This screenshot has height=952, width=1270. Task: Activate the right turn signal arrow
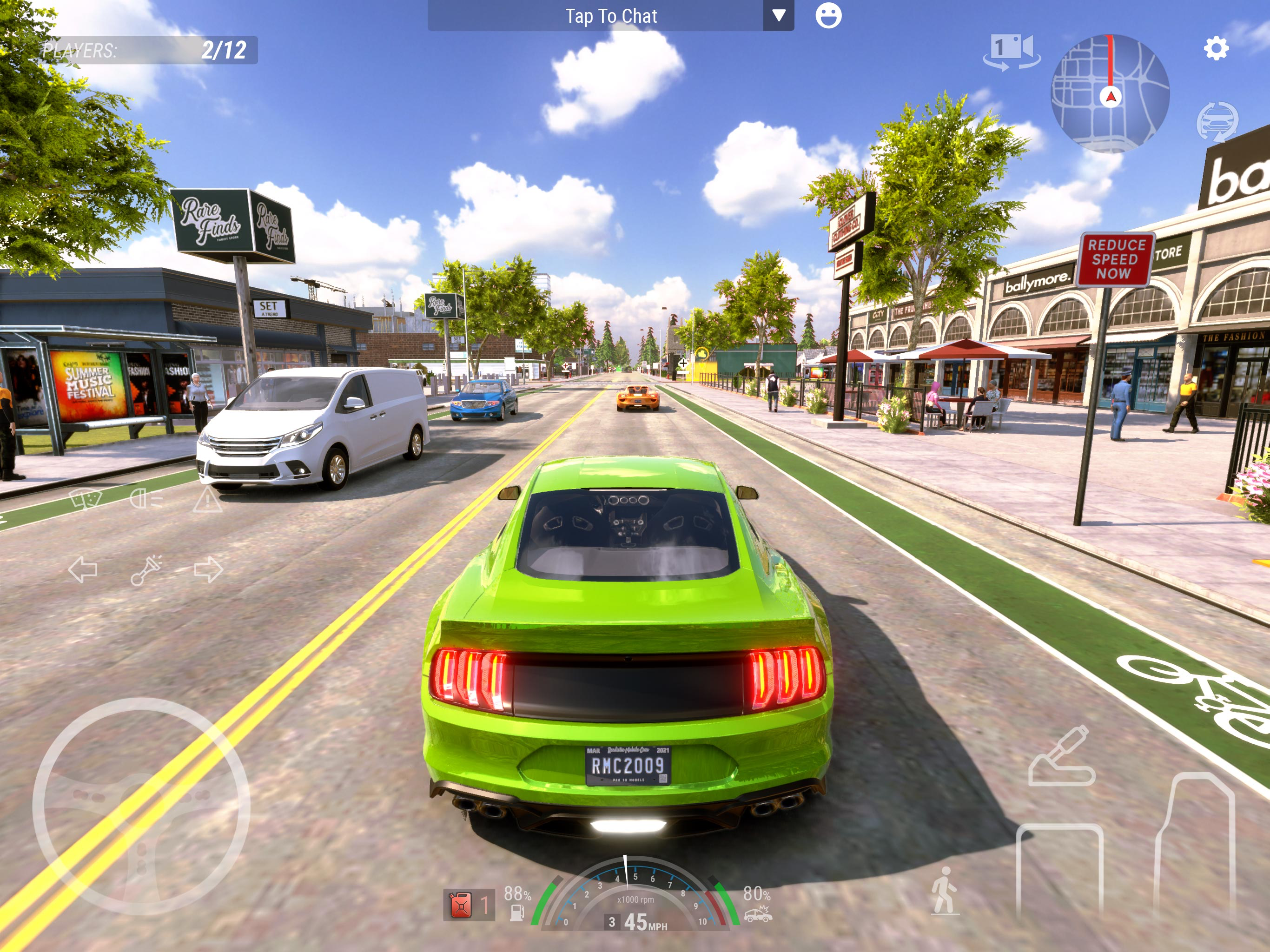click(x=208, y=569)
